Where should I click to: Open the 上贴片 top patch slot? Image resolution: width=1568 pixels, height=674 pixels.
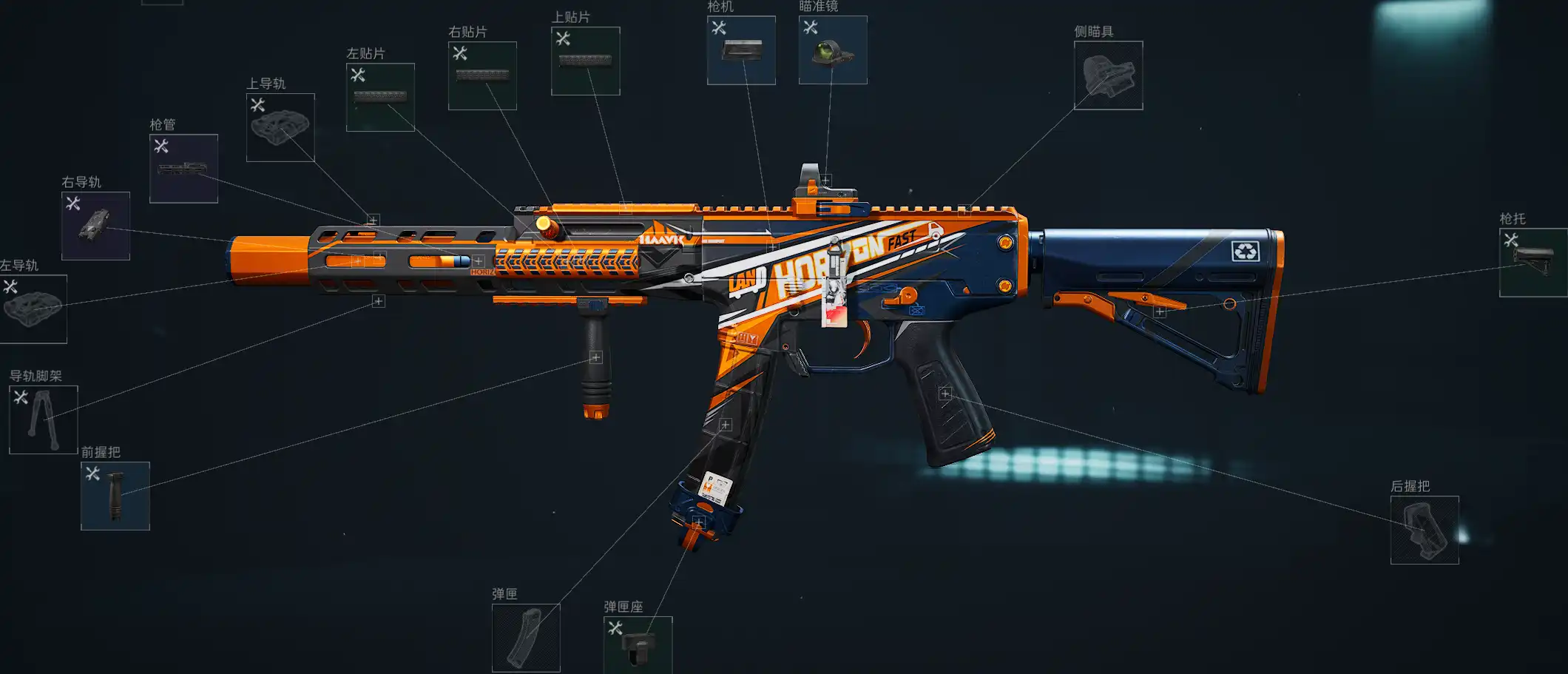(x=585, y=61)
